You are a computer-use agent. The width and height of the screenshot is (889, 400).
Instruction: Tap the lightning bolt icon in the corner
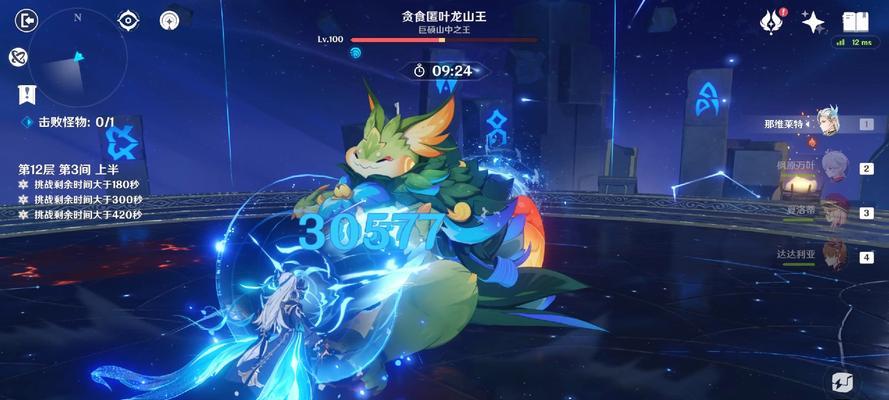(x=840, y=381)
